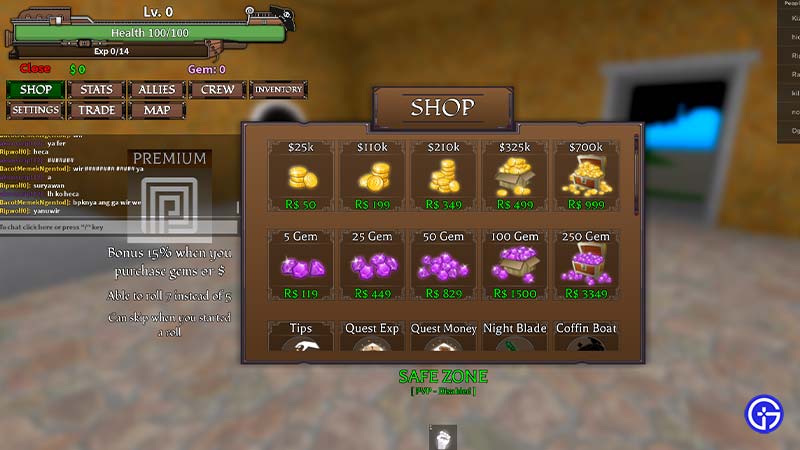Screen dimensions: 800x450
Task: Buy the 5 Gem pack
Action: tap(300, 266)
